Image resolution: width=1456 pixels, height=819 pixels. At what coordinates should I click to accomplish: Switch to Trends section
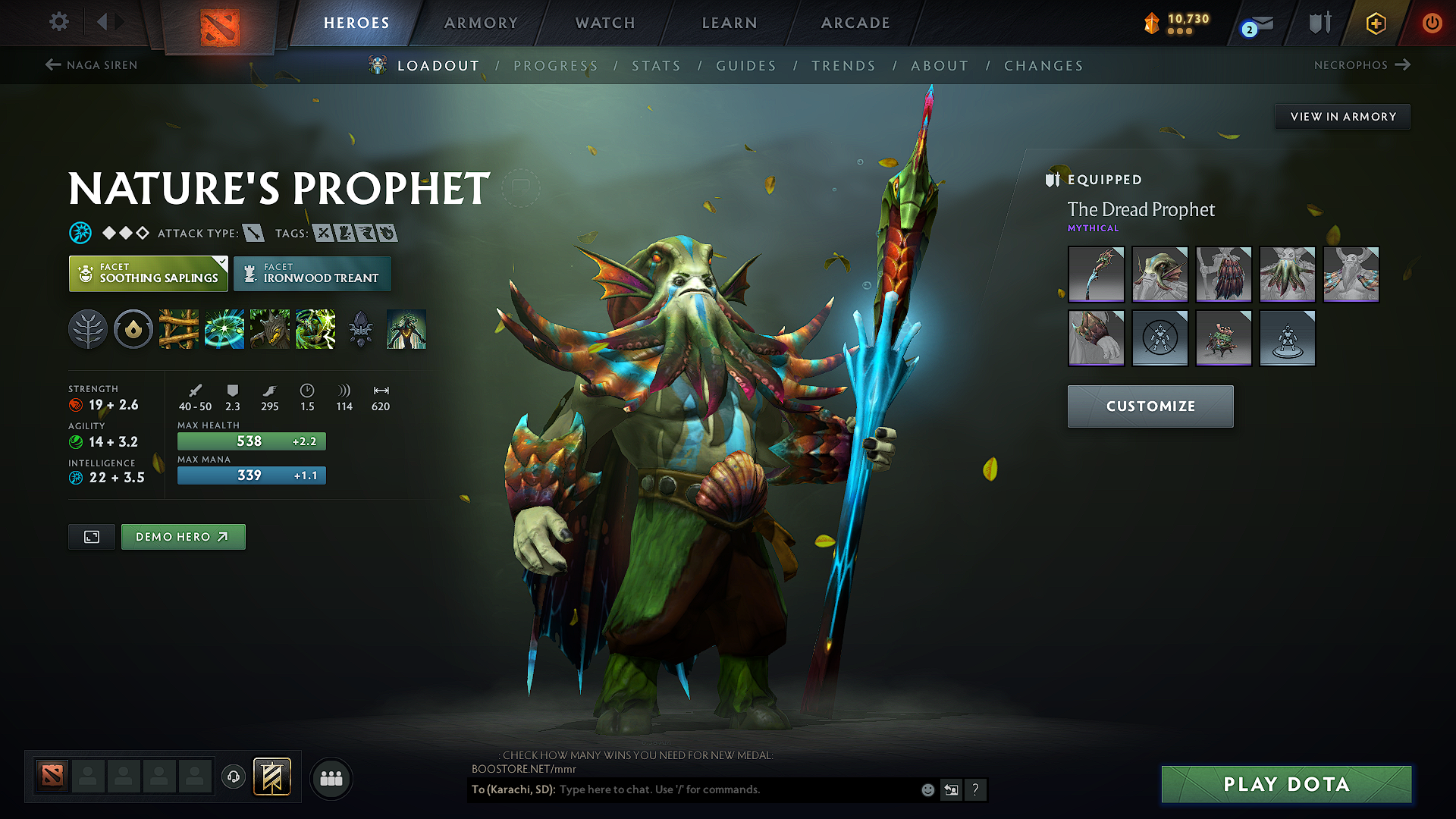coord(843,66)
